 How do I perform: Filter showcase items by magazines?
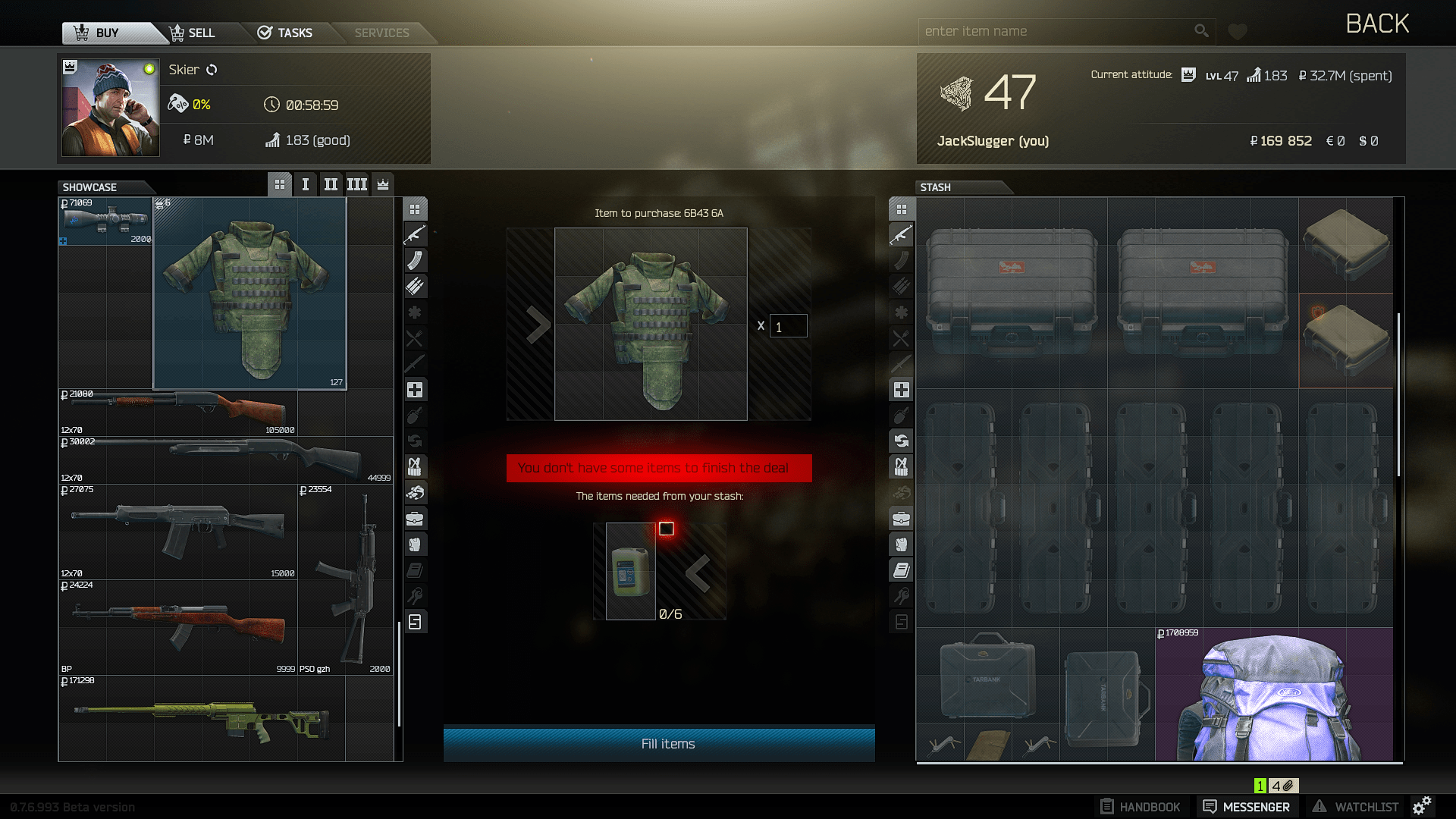tap(415, 260)
